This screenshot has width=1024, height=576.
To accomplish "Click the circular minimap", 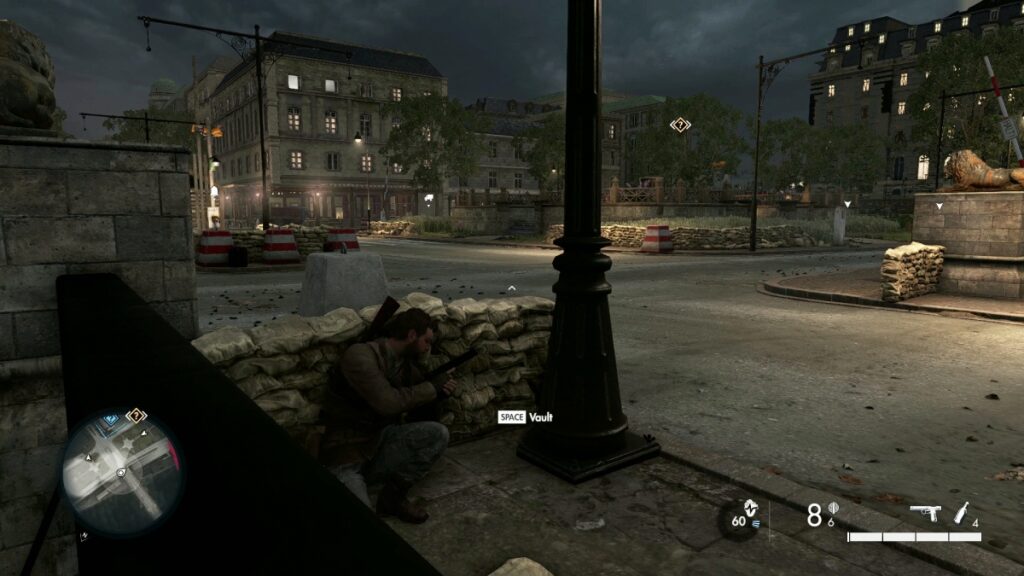I will pos(122,471).
